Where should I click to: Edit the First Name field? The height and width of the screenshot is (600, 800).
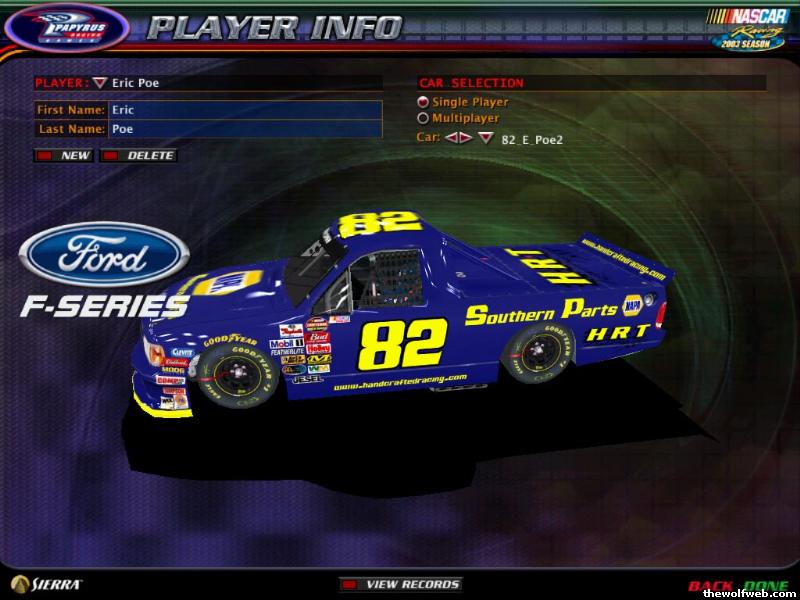pyautogui.click(x=244, y=110)
